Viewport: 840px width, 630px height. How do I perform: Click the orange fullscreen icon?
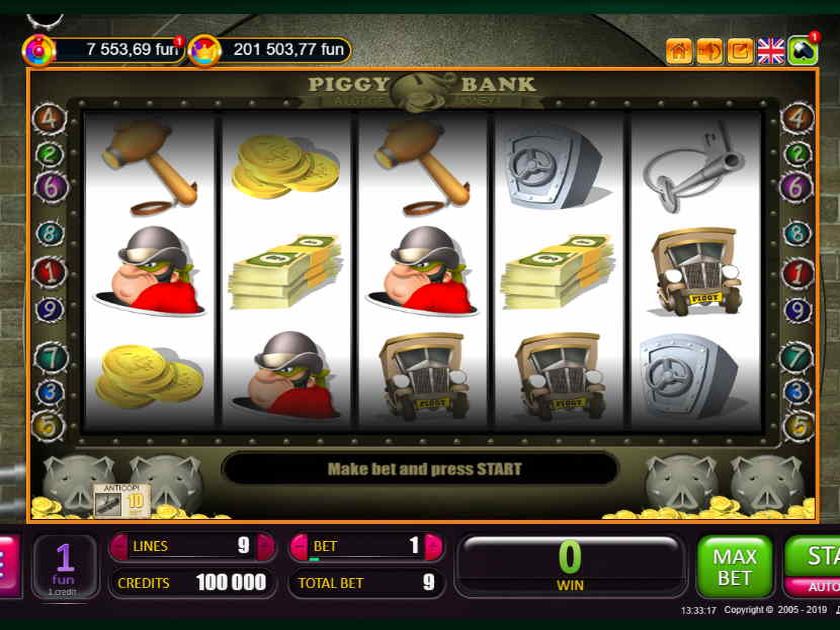(740, 50)
